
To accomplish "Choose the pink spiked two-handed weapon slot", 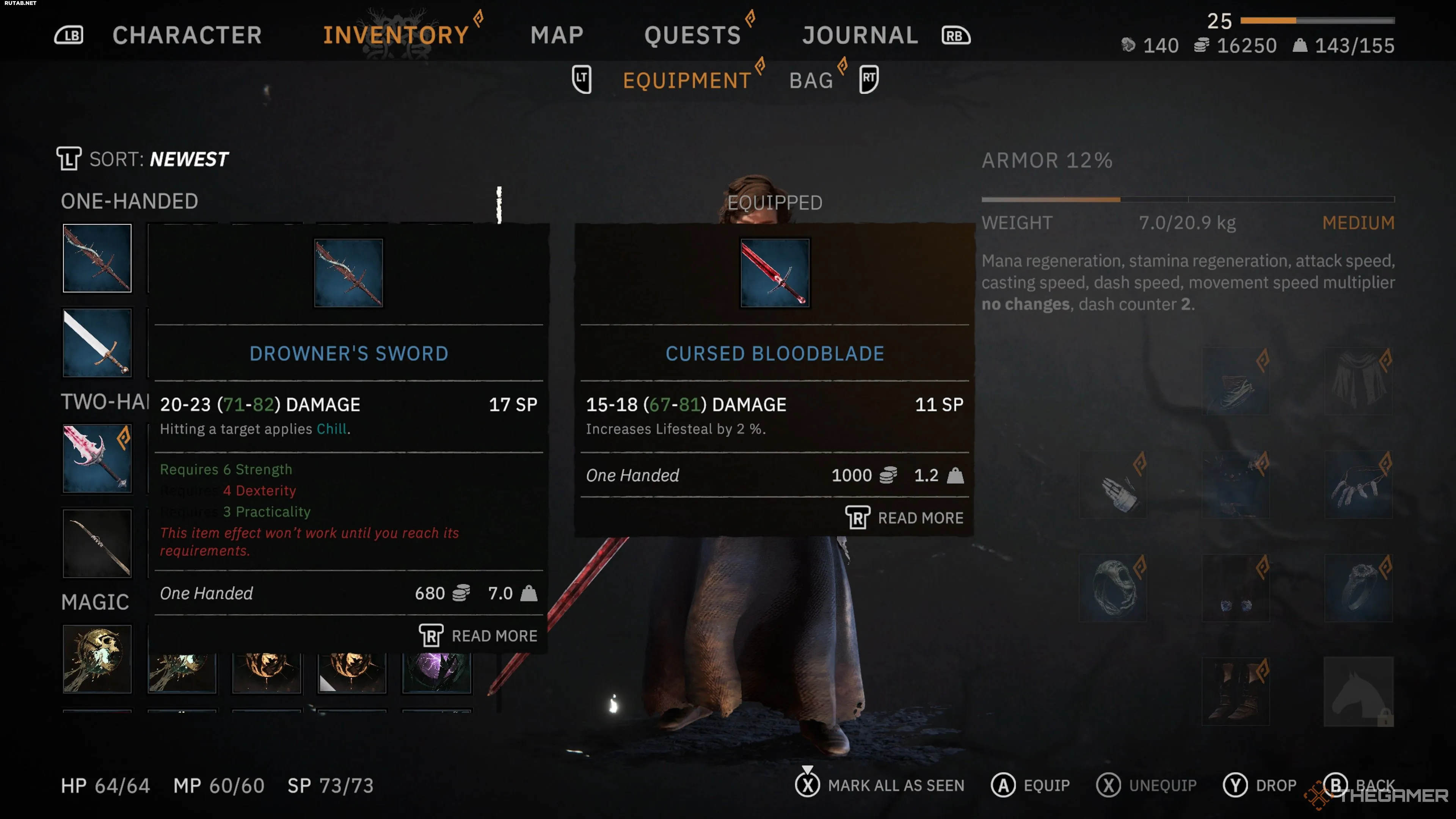I will coord(97,458).
